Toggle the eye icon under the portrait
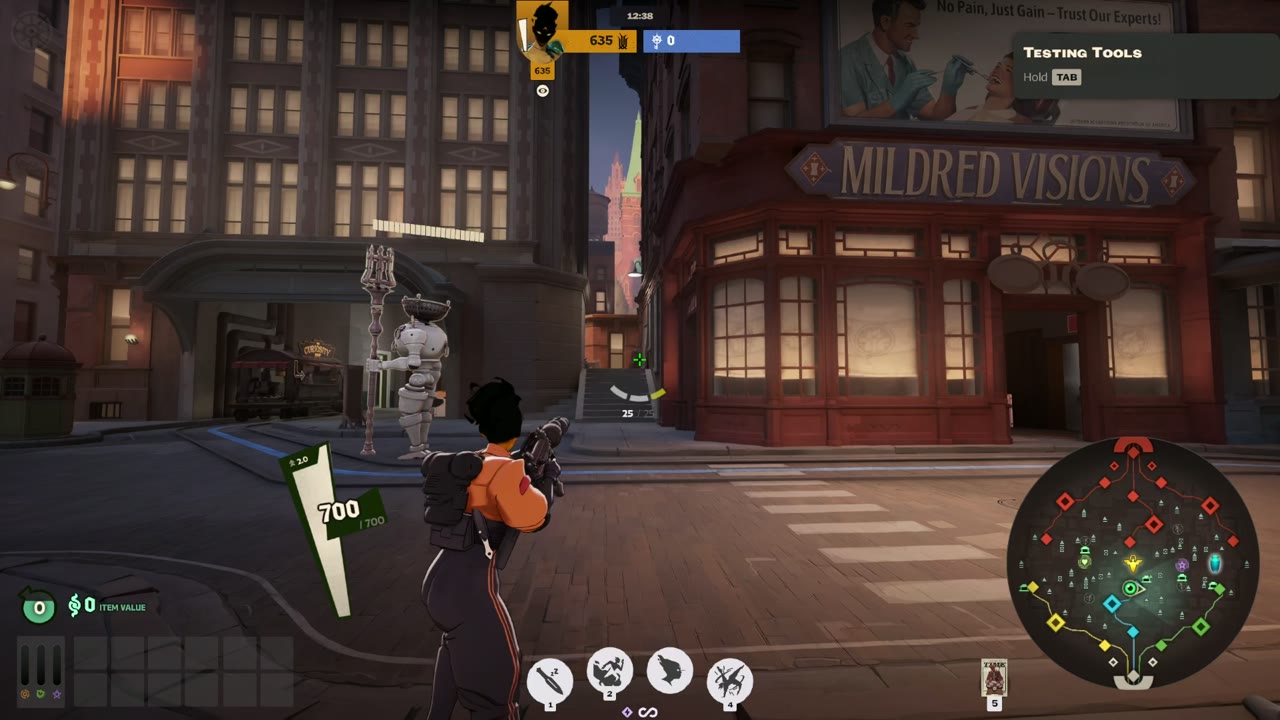The height and width of the screenshot is (720, 1280). pyautogui.click(x=543, y=91)
